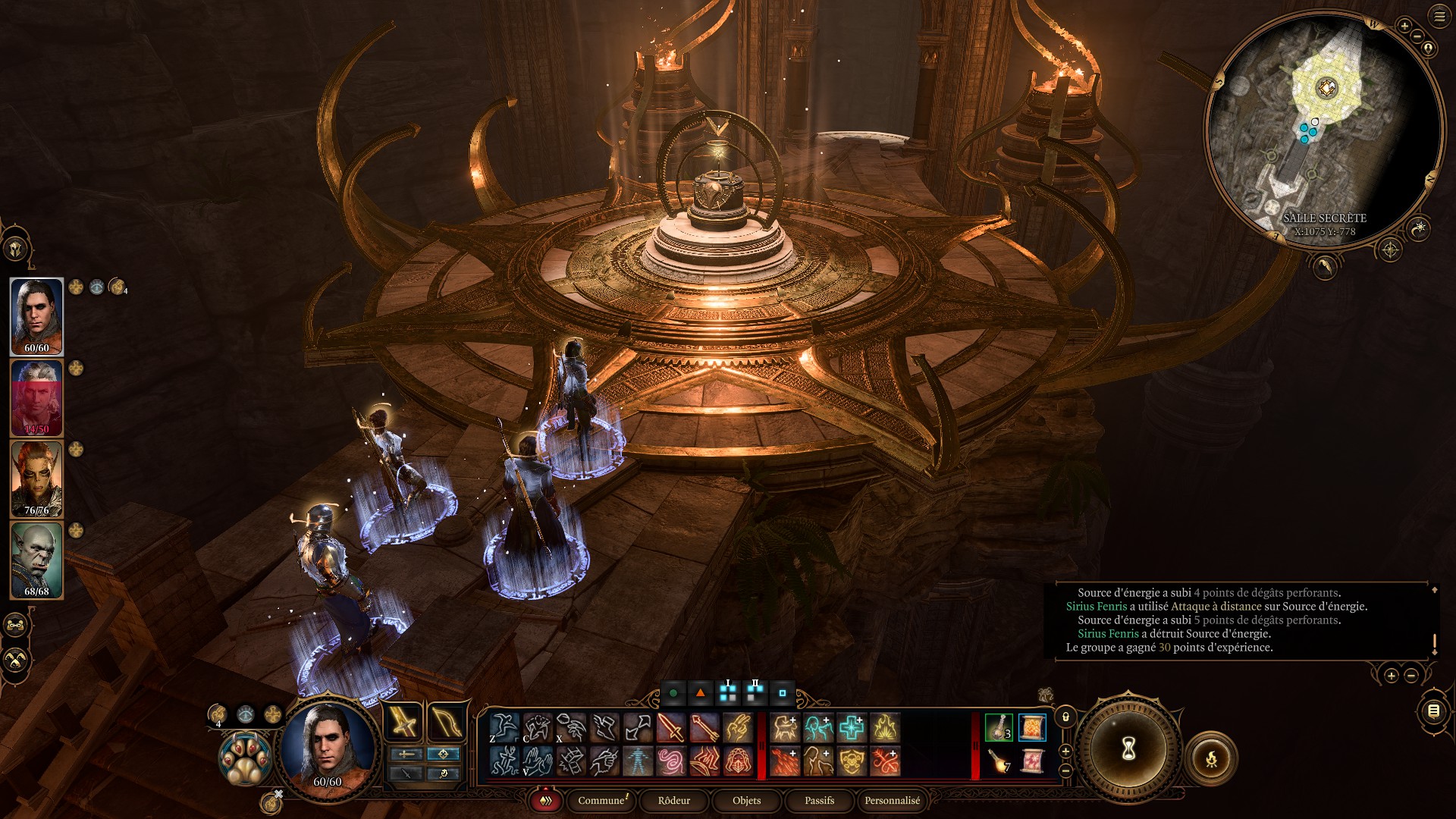Switch to the Objets tab
This screenshot has height=819, width=1456.
[x=746, y=801]
